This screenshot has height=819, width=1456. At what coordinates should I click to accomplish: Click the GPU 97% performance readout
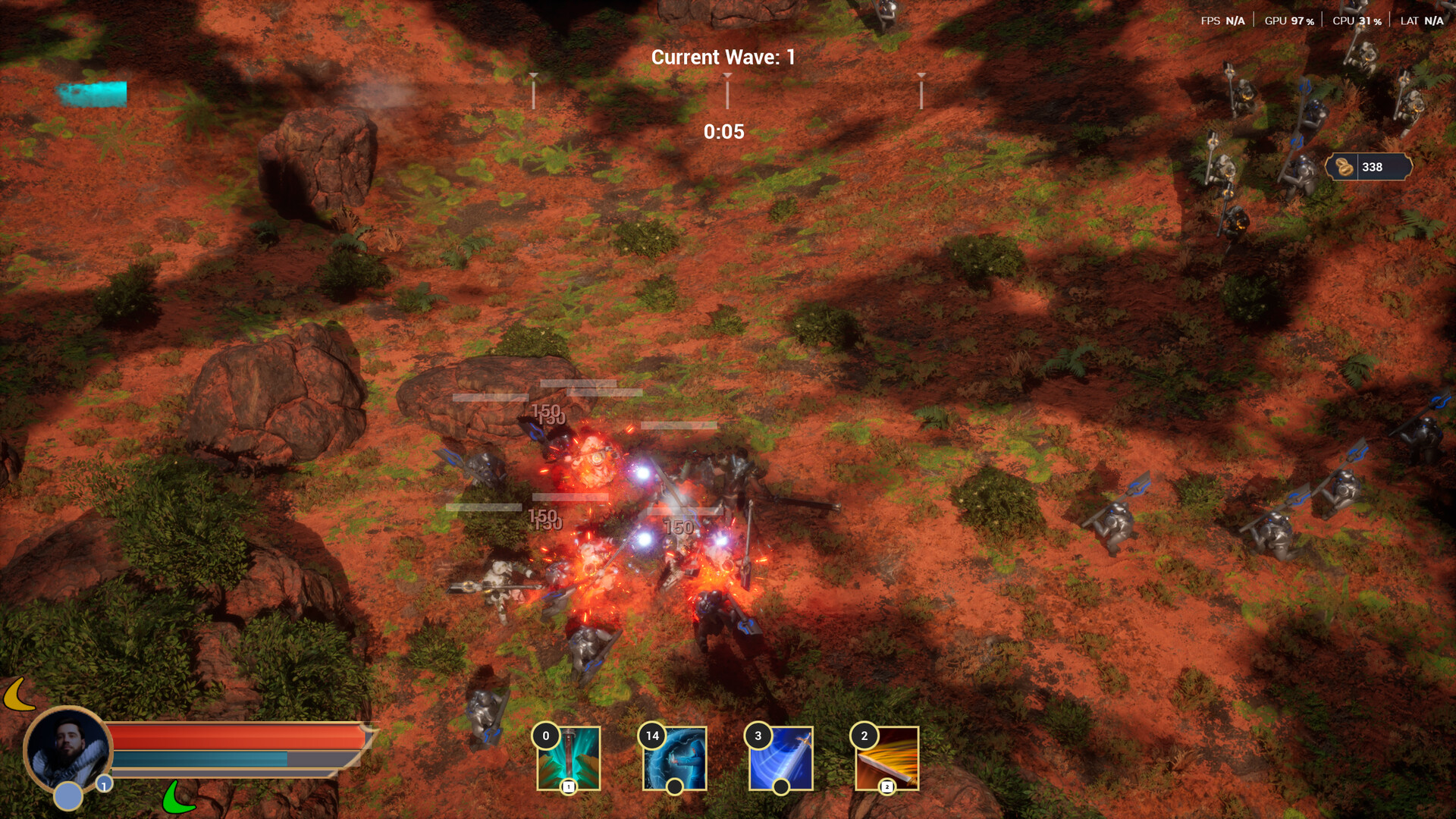pyautogui.click(x=1288, y=20)
